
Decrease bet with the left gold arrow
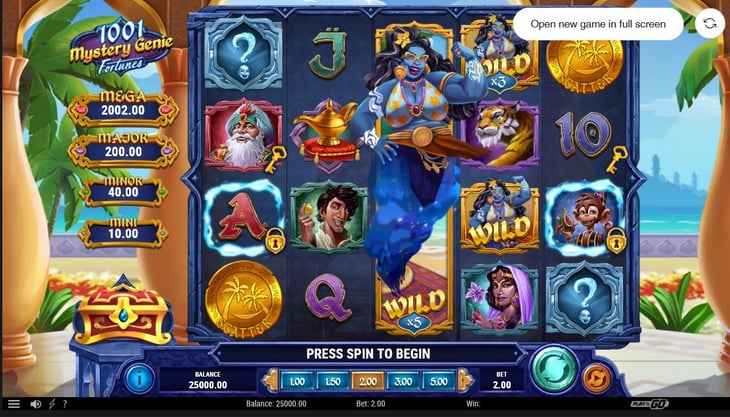click(x=268, y=381)
